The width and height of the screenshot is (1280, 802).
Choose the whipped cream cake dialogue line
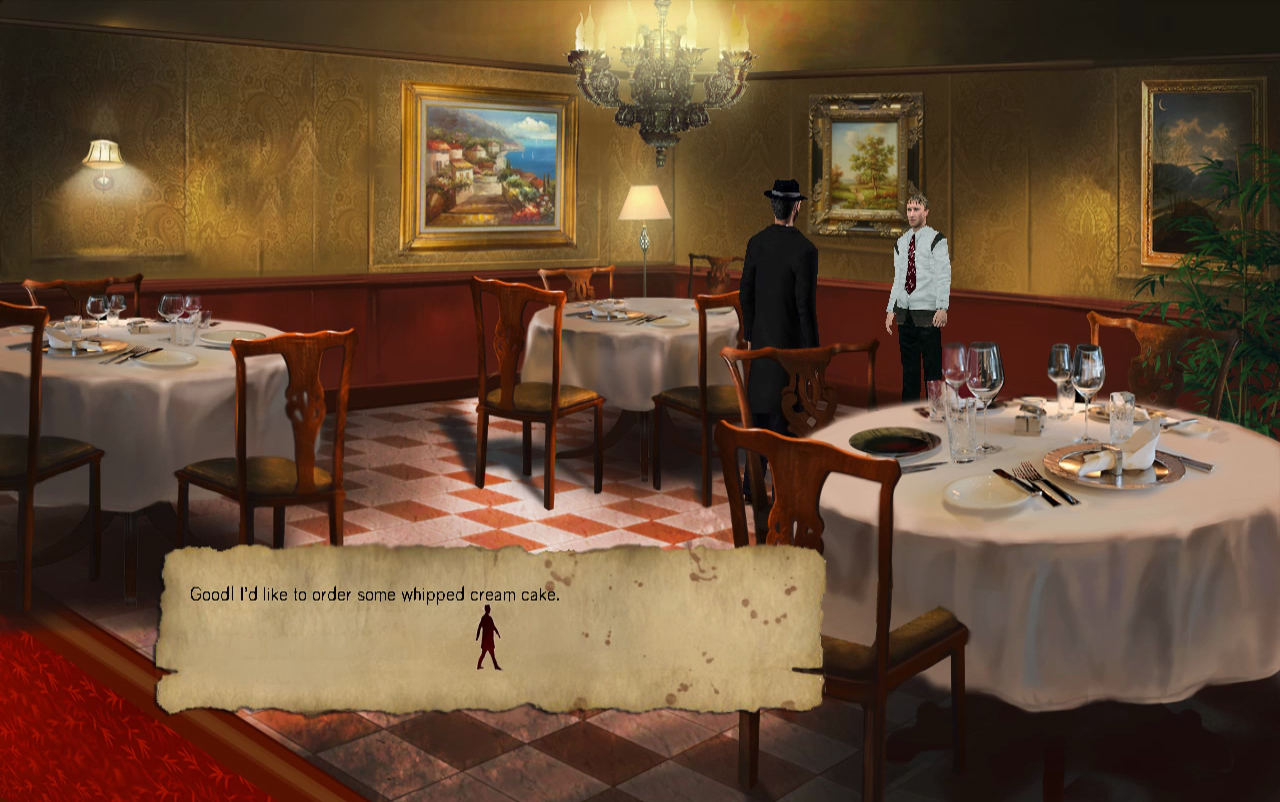click(x=373, y=592)
